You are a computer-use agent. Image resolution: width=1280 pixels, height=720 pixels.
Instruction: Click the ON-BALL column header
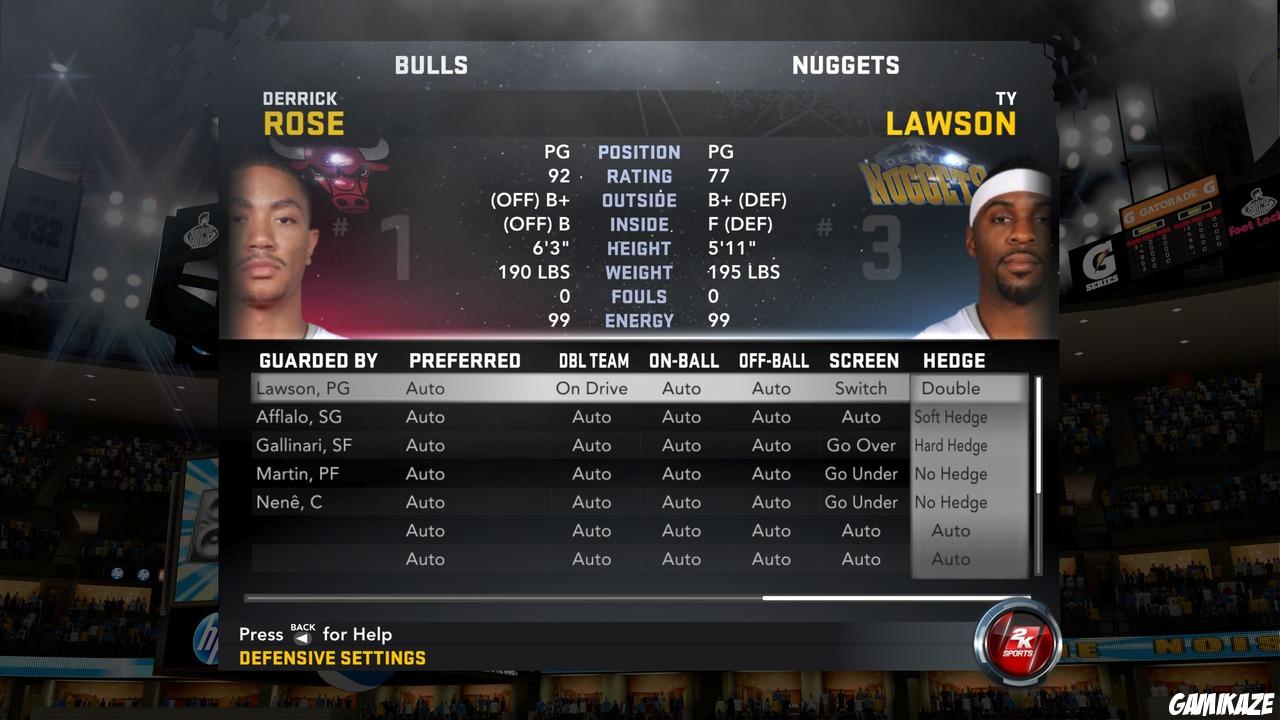point(682,360)
